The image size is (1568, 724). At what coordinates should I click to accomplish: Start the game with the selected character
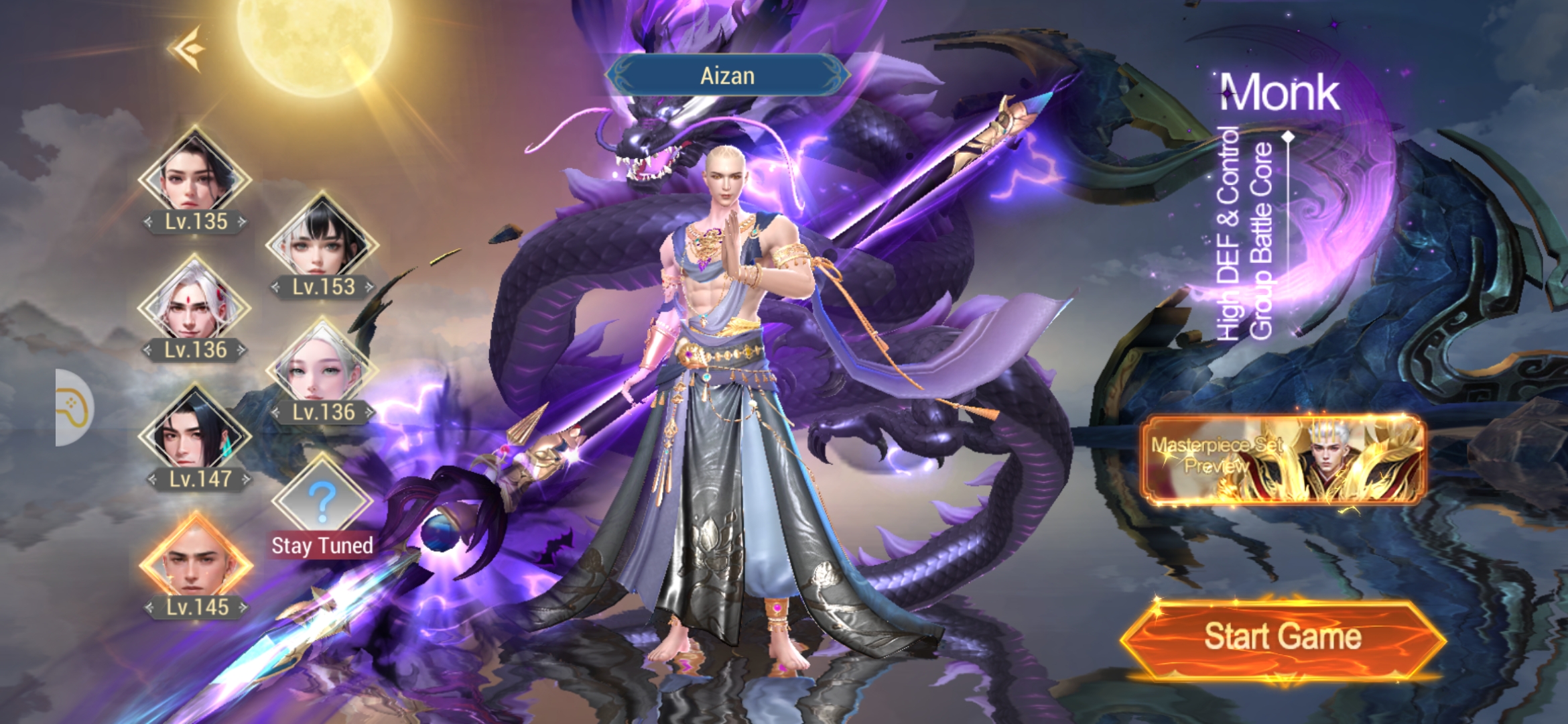coord(1282,638)
